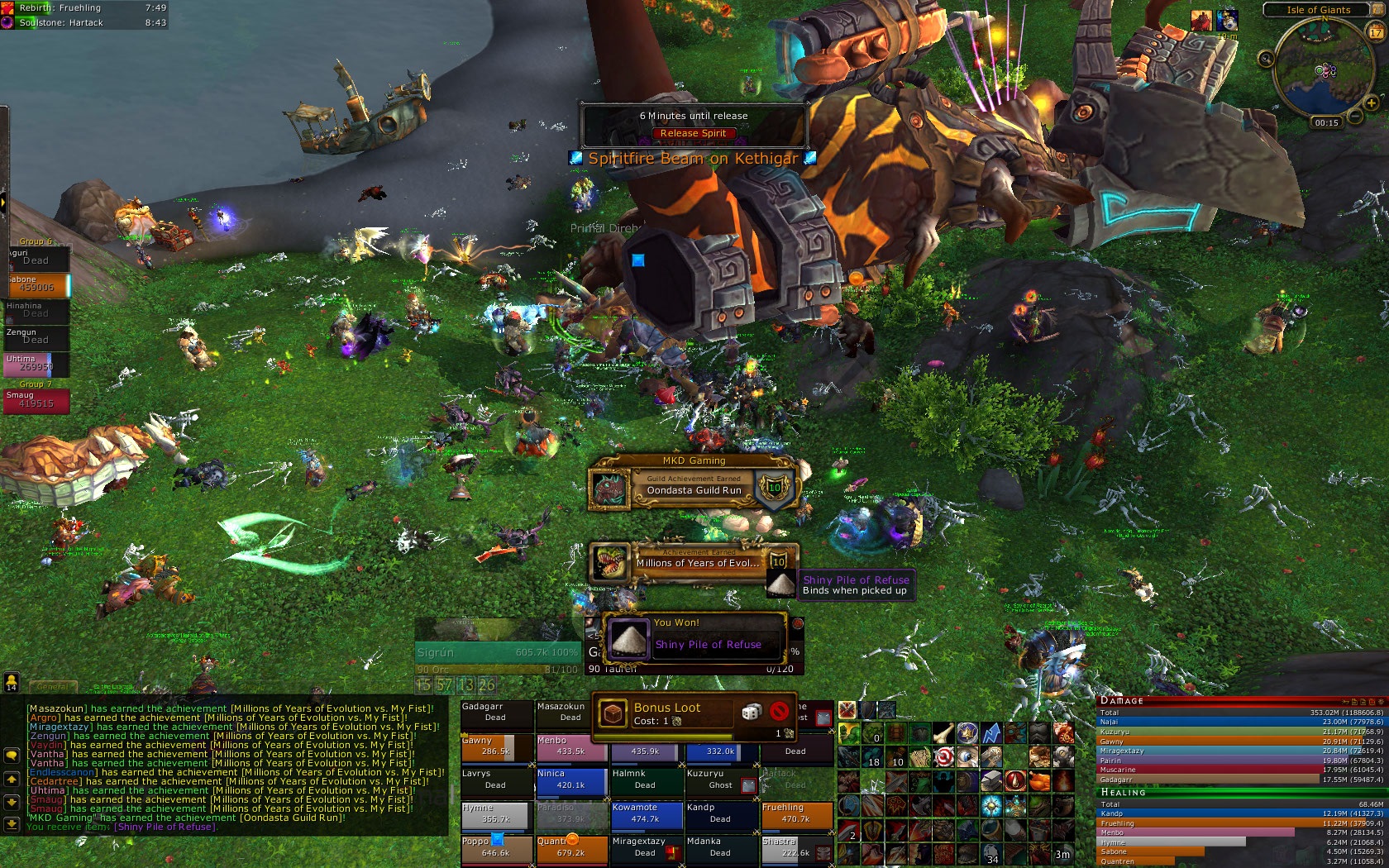Use the red bullseye target ability

(944, 756)
